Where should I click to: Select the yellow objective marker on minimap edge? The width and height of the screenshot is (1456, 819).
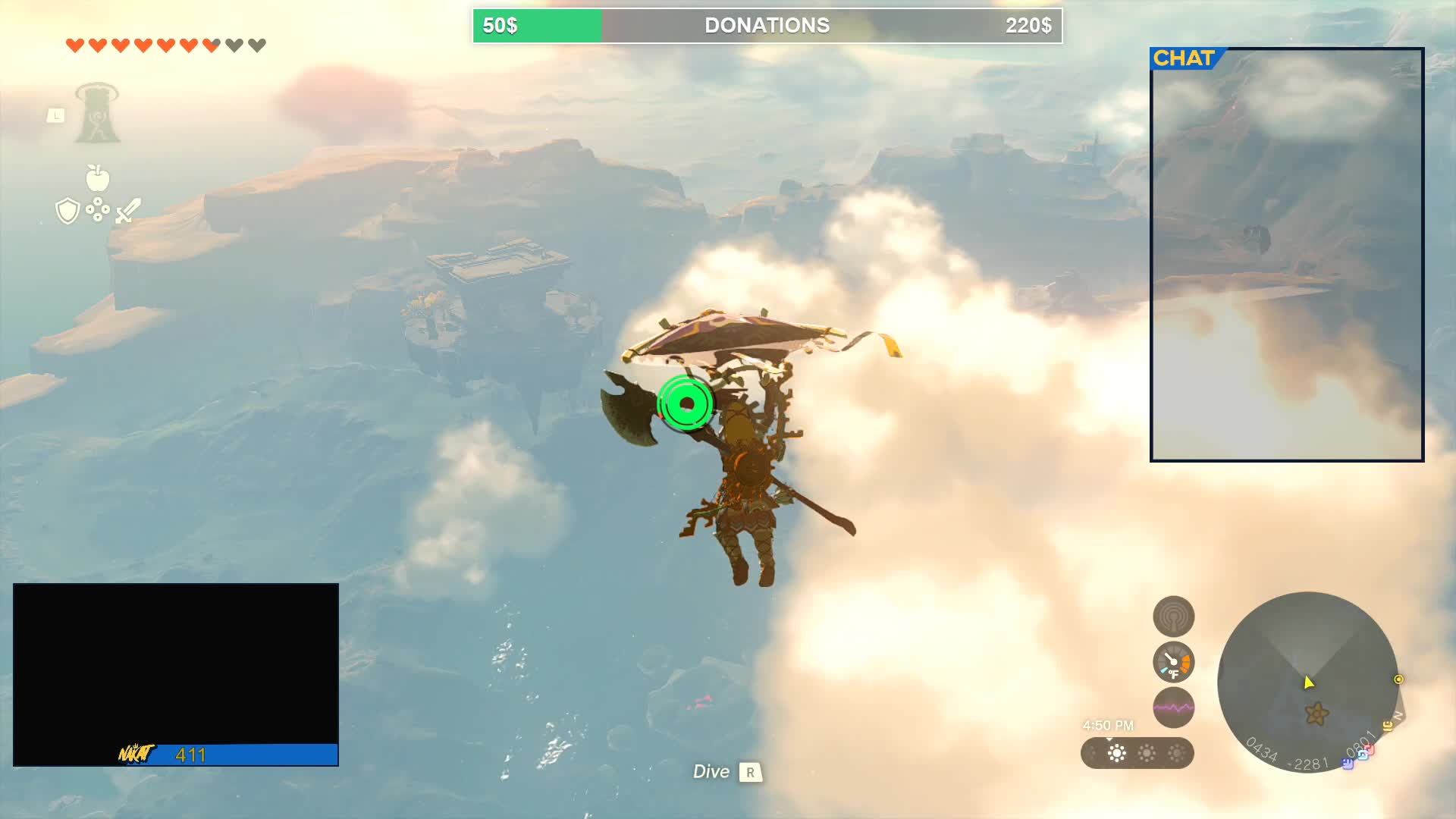tap(1398, 679)
